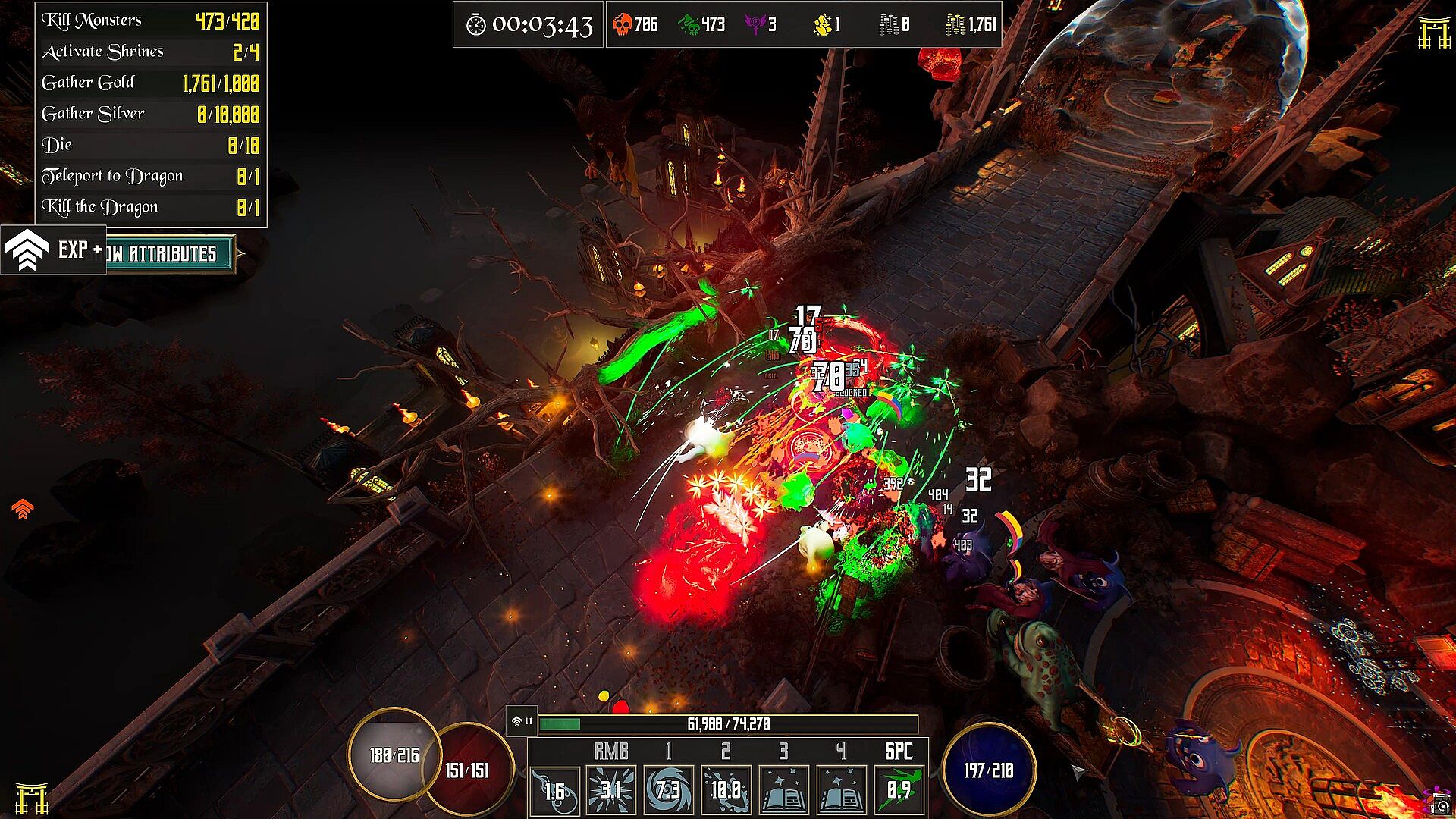Activate the green dash skill under SPC
1456x819 pixels.
coord(899,791)
